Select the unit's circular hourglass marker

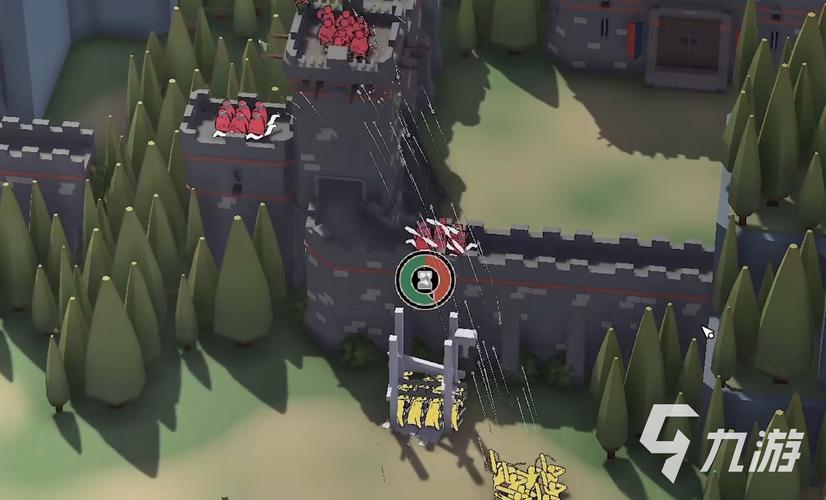425,277
